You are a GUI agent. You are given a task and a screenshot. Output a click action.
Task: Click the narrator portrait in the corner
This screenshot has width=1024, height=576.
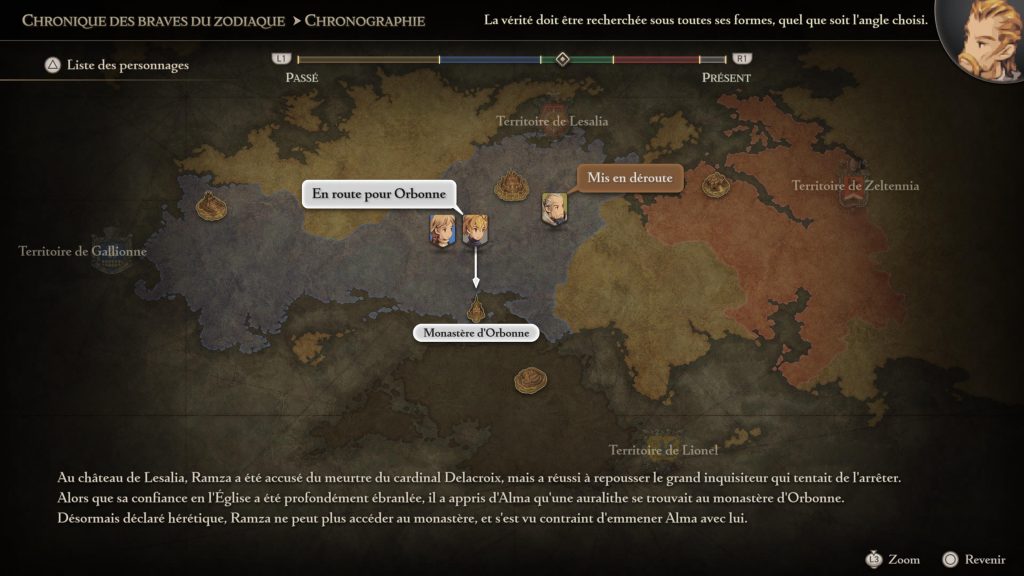(982, 40)
